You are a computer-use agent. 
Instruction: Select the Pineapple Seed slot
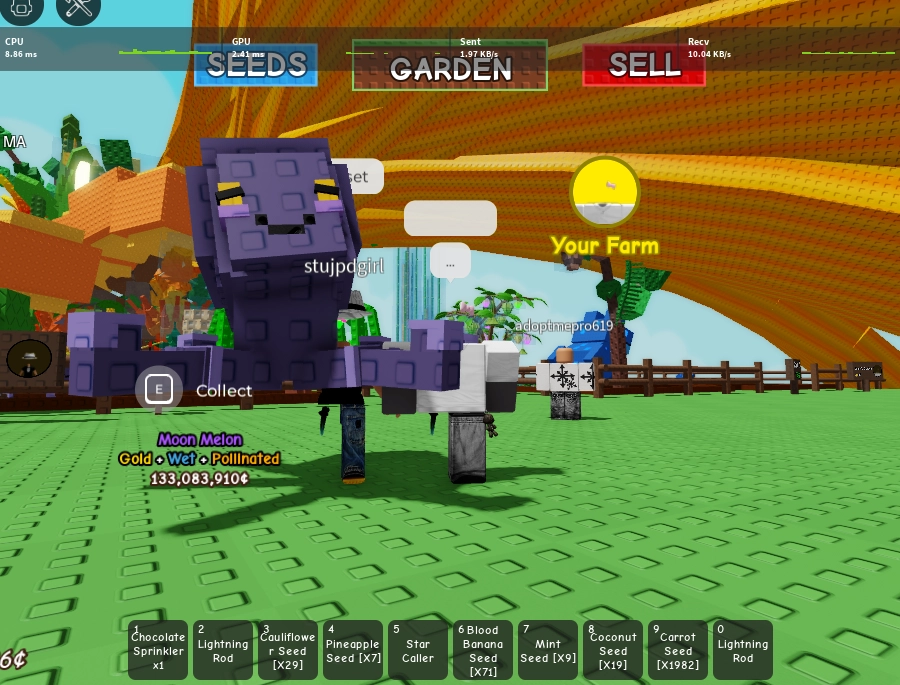point(353,650)
